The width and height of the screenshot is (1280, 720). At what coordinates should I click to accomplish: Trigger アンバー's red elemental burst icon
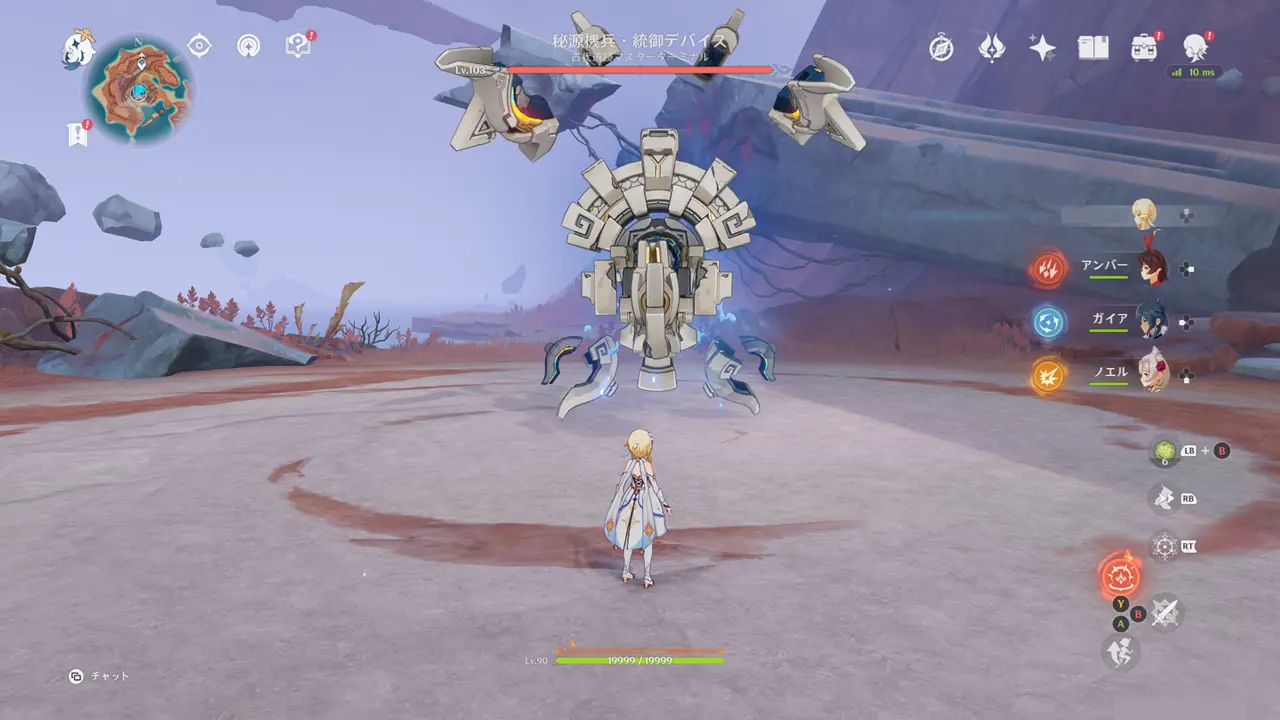1049,267
